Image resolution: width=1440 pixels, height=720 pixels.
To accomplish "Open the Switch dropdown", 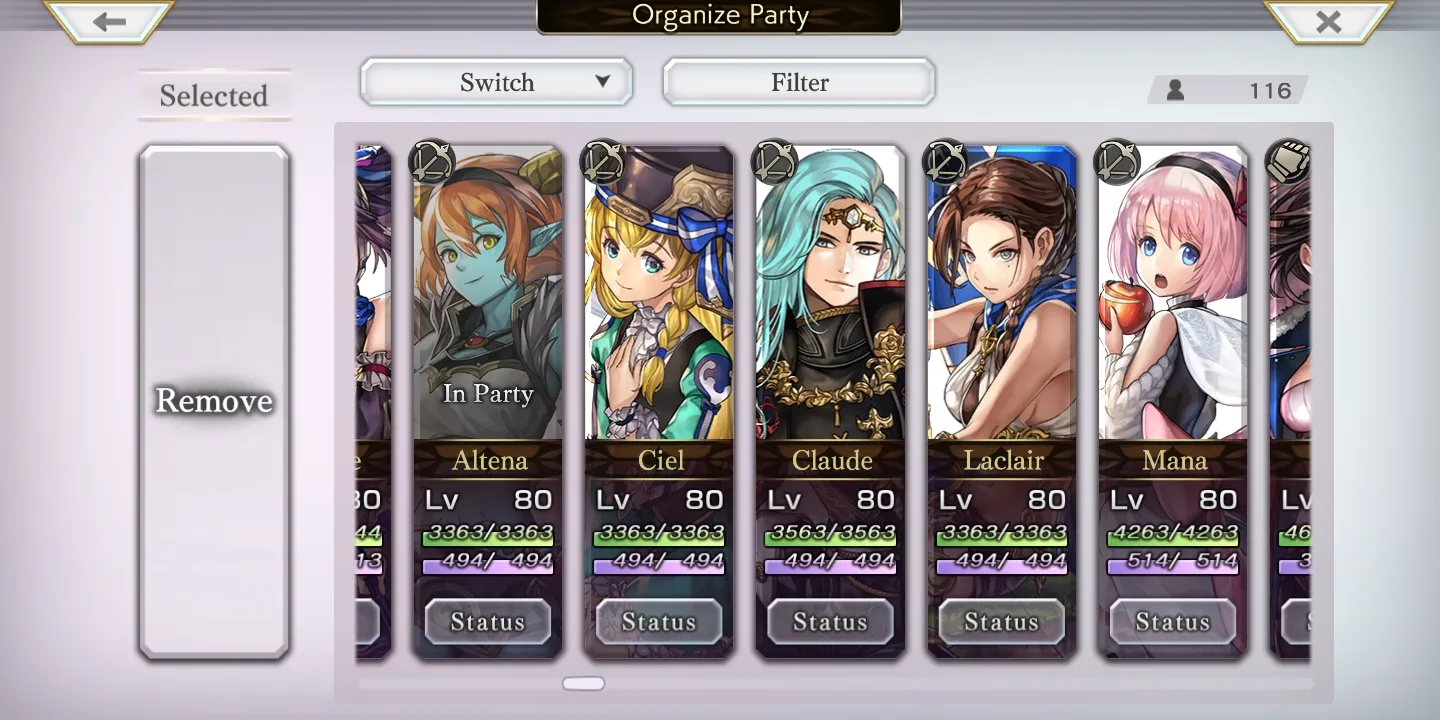I will pyautogui.click(x=497, y=82).
